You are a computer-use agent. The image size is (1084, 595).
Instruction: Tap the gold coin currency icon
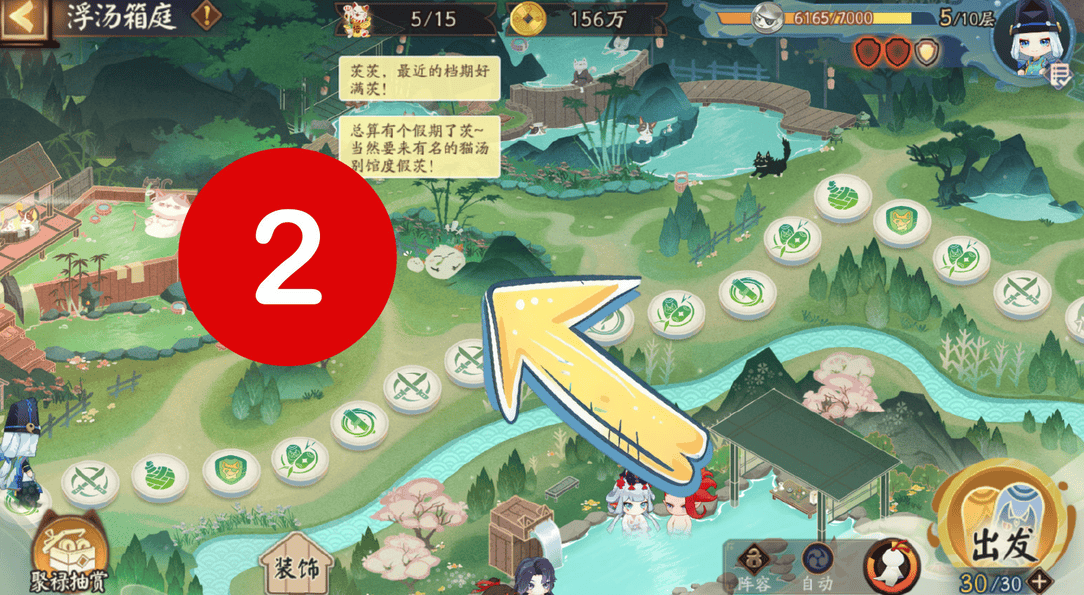coord(526,18)
